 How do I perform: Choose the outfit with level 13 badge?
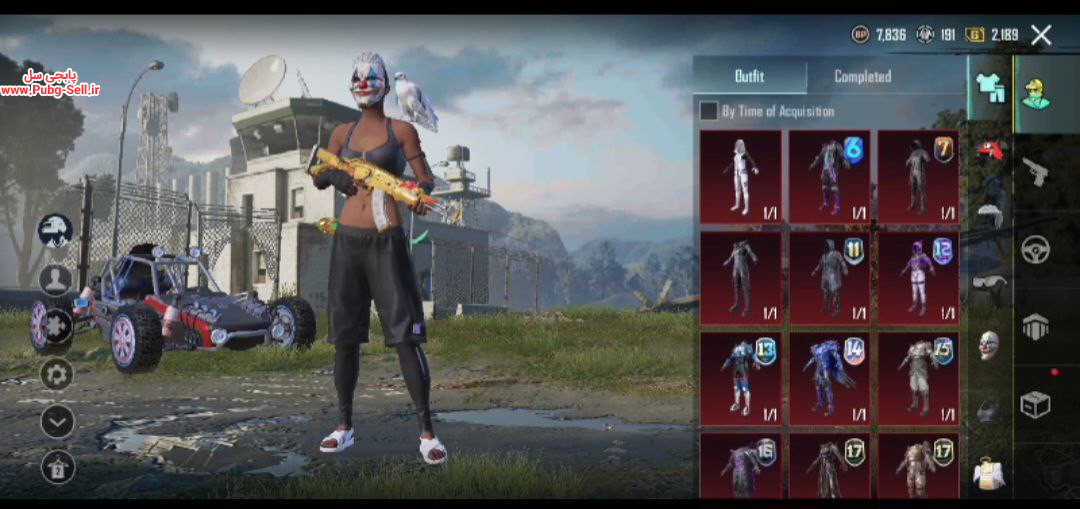[741, 378]
